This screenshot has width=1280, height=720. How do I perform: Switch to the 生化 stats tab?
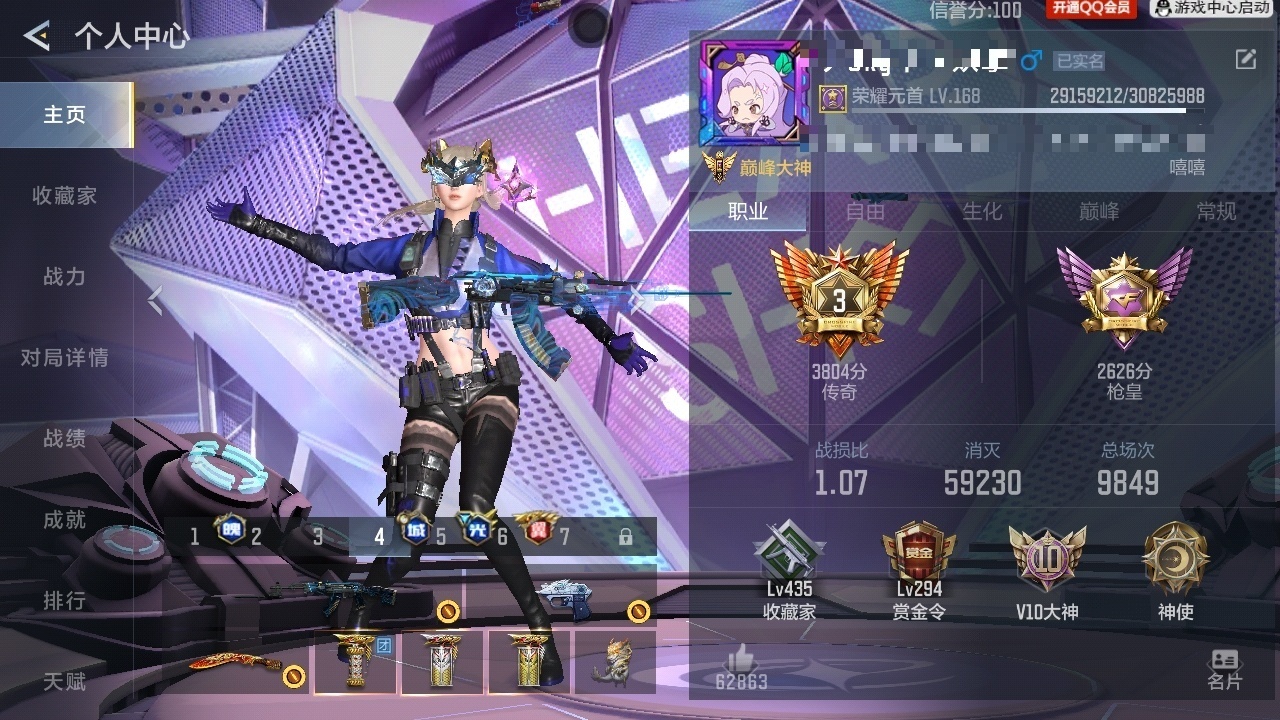[982, 211]
